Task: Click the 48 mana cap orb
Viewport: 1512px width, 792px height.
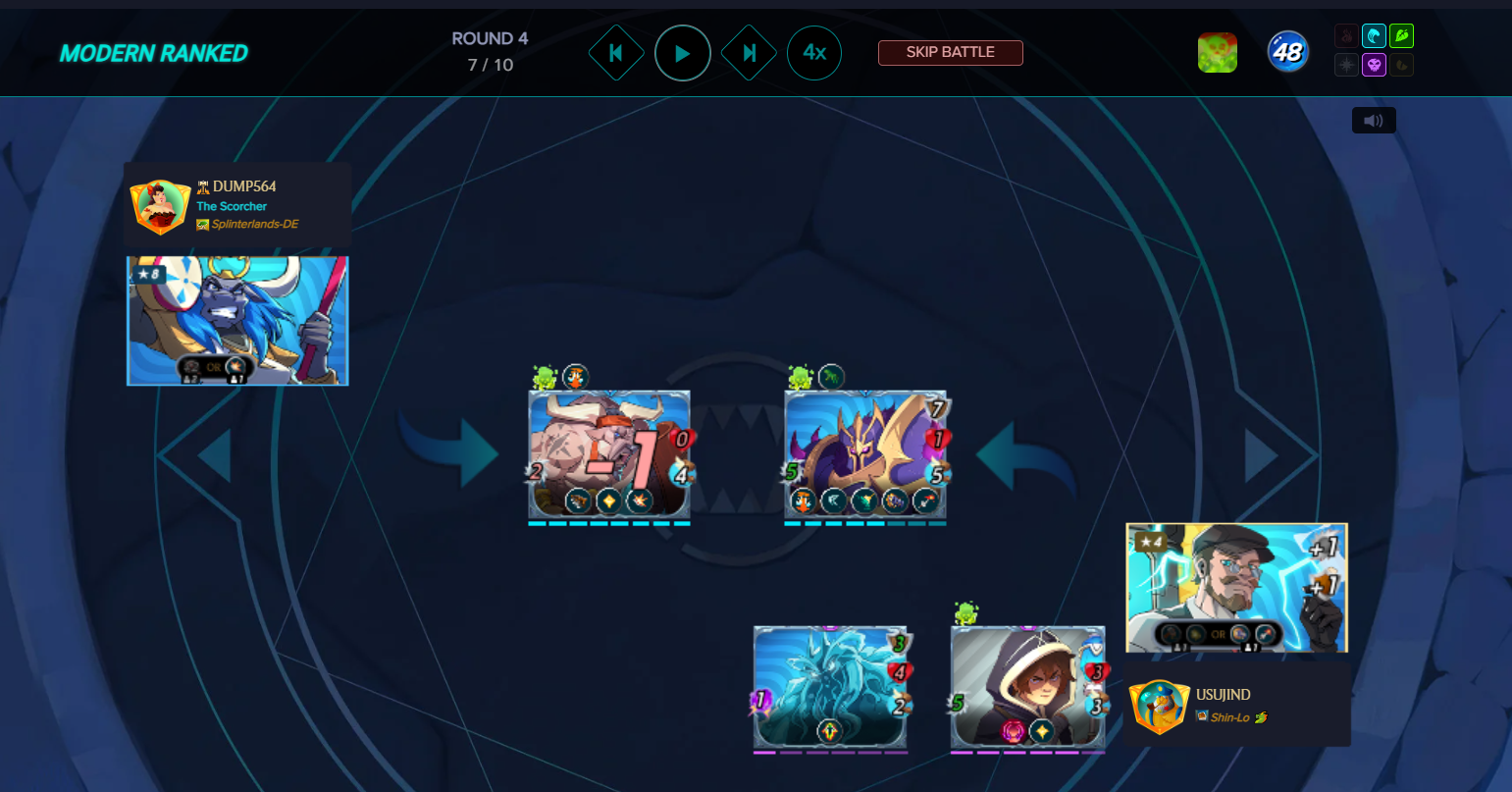Action: click(1287, 52)
